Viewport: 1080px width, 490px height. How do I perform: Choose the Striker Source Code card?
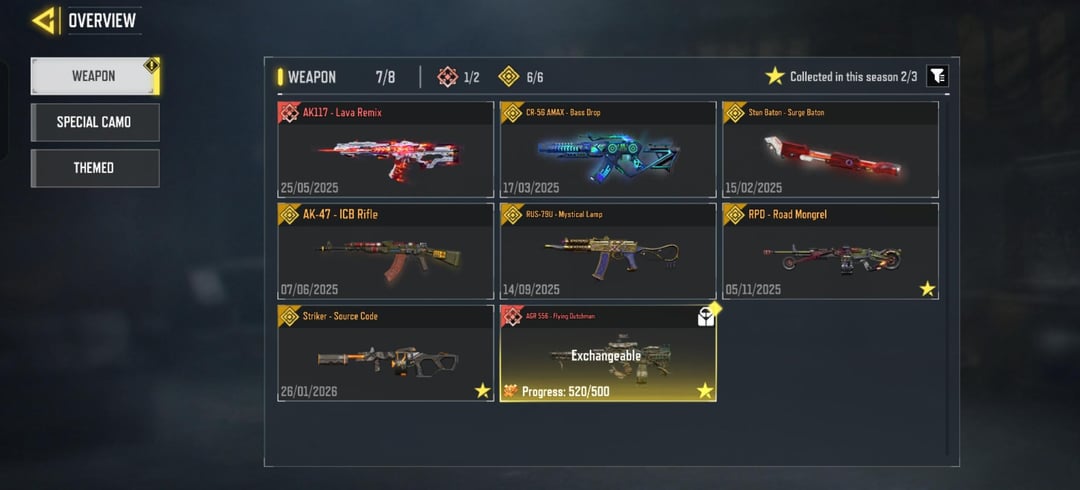click(385, 354)
